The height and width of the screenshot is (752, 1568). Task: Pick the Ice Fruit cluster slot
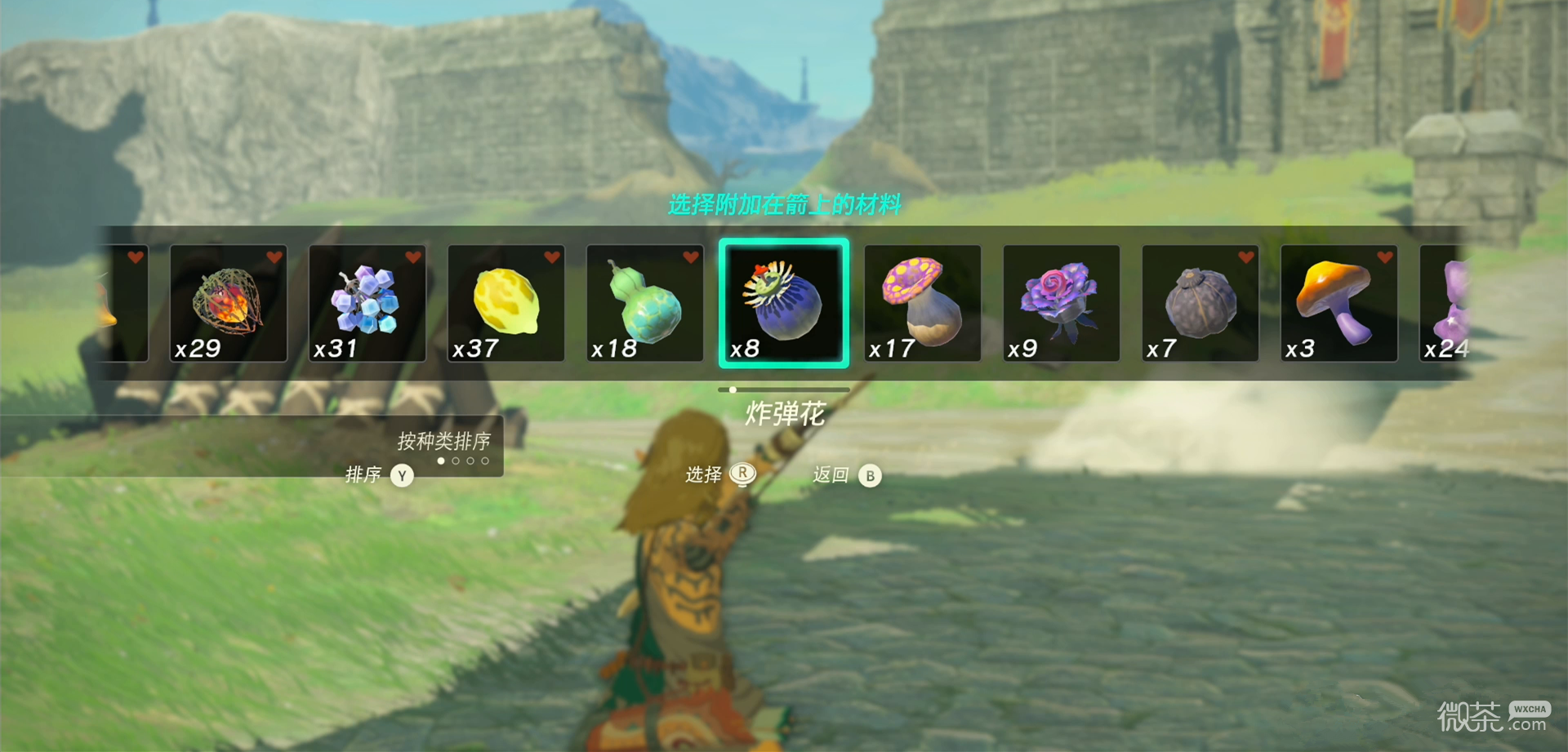coord(367,304)
